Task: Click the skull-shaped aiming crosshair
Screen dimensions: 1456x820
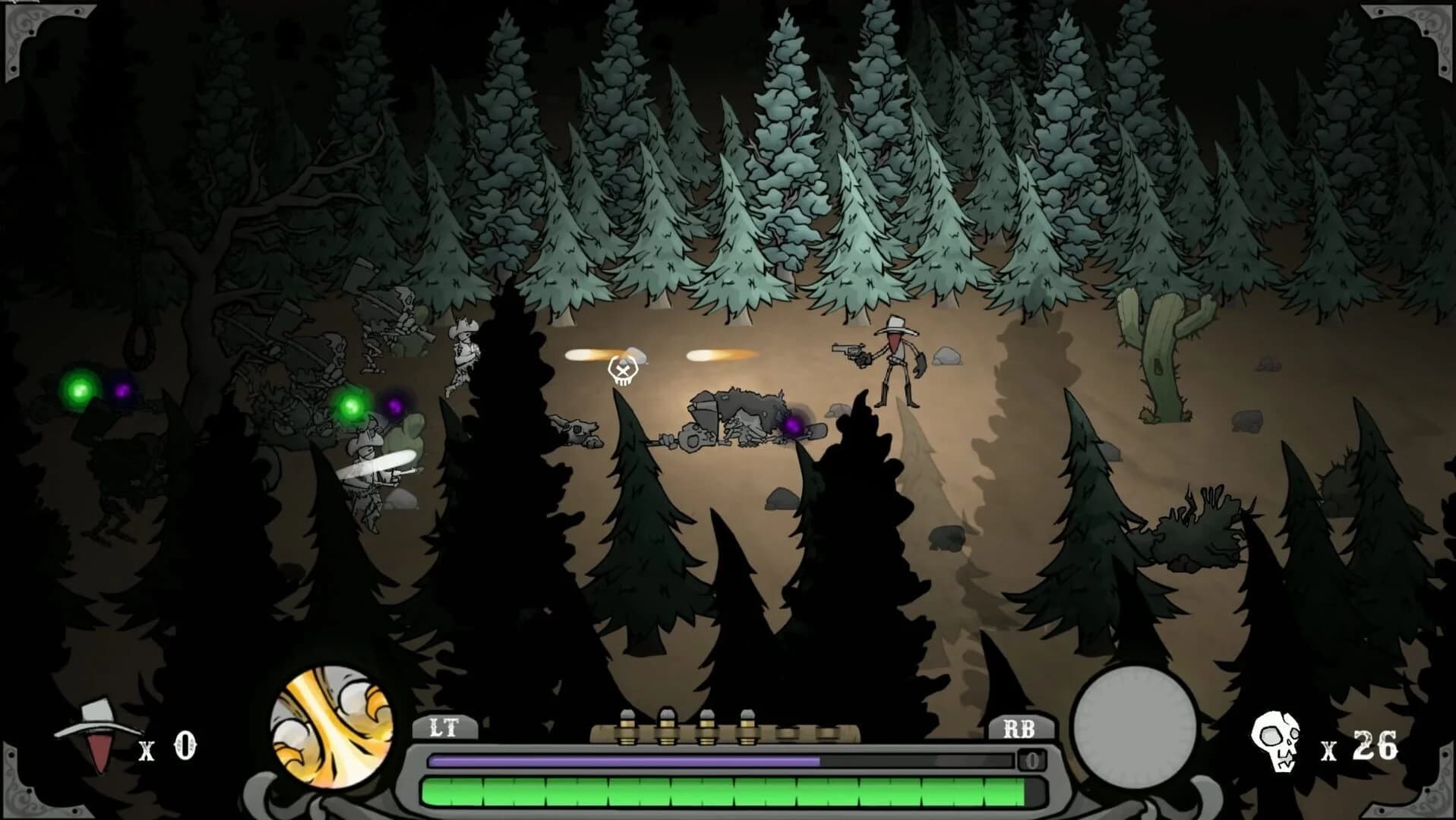Action: tap(623, 373)
